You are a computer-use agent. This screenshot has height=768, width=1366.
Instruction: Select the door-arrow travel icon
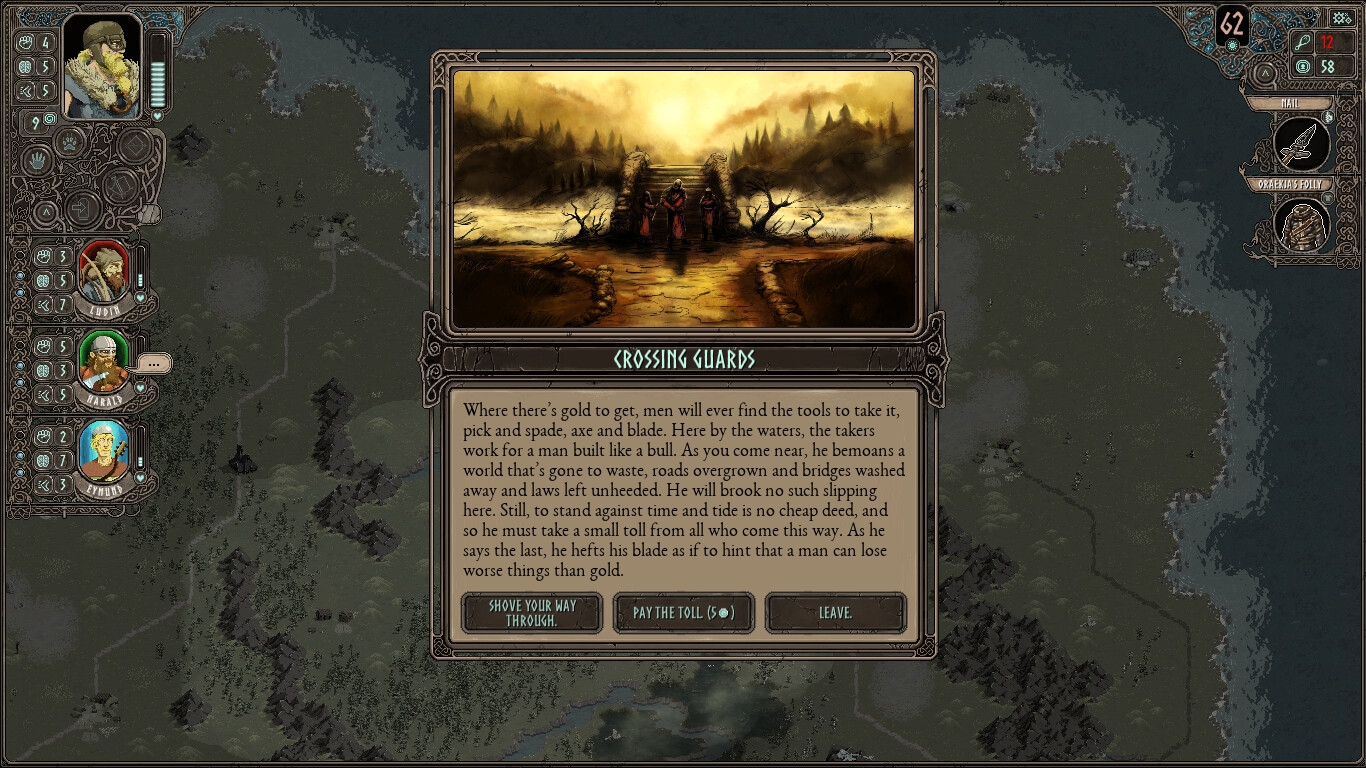80,208
